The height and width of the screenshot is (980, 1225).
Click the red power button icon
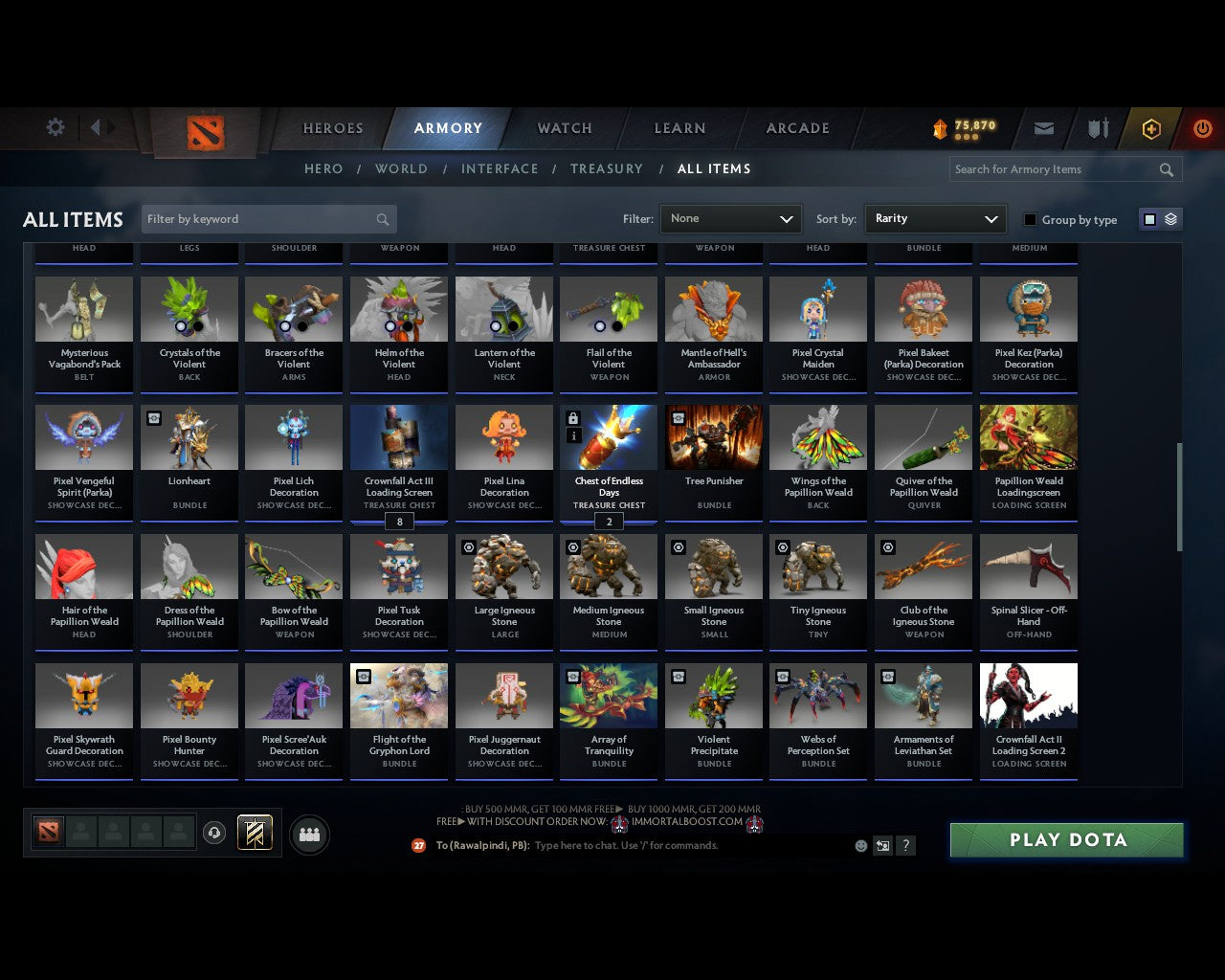coord(1202,128)
